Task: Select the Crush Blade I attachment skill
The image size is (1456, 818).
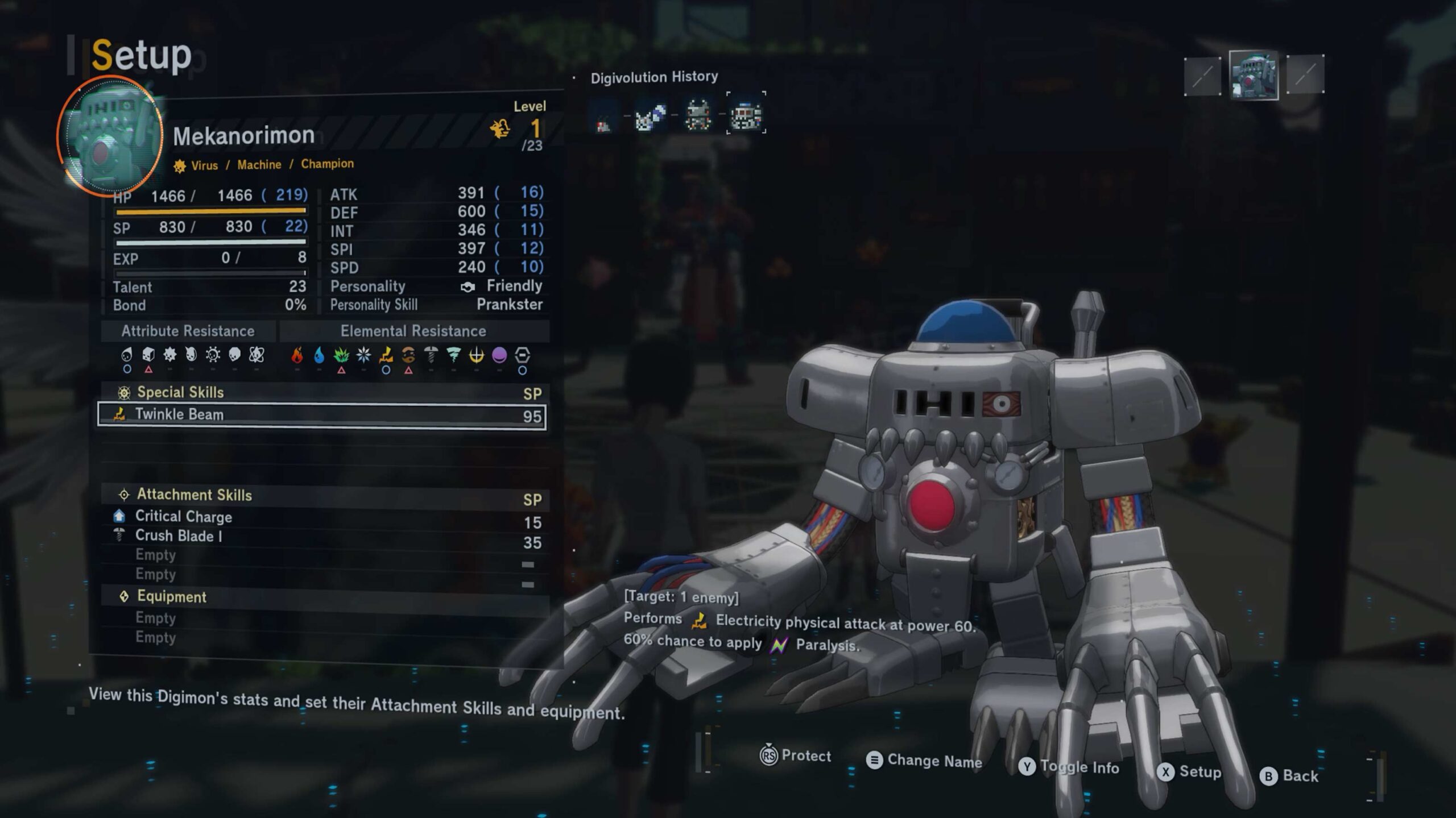Action: (x=178, y=536)
